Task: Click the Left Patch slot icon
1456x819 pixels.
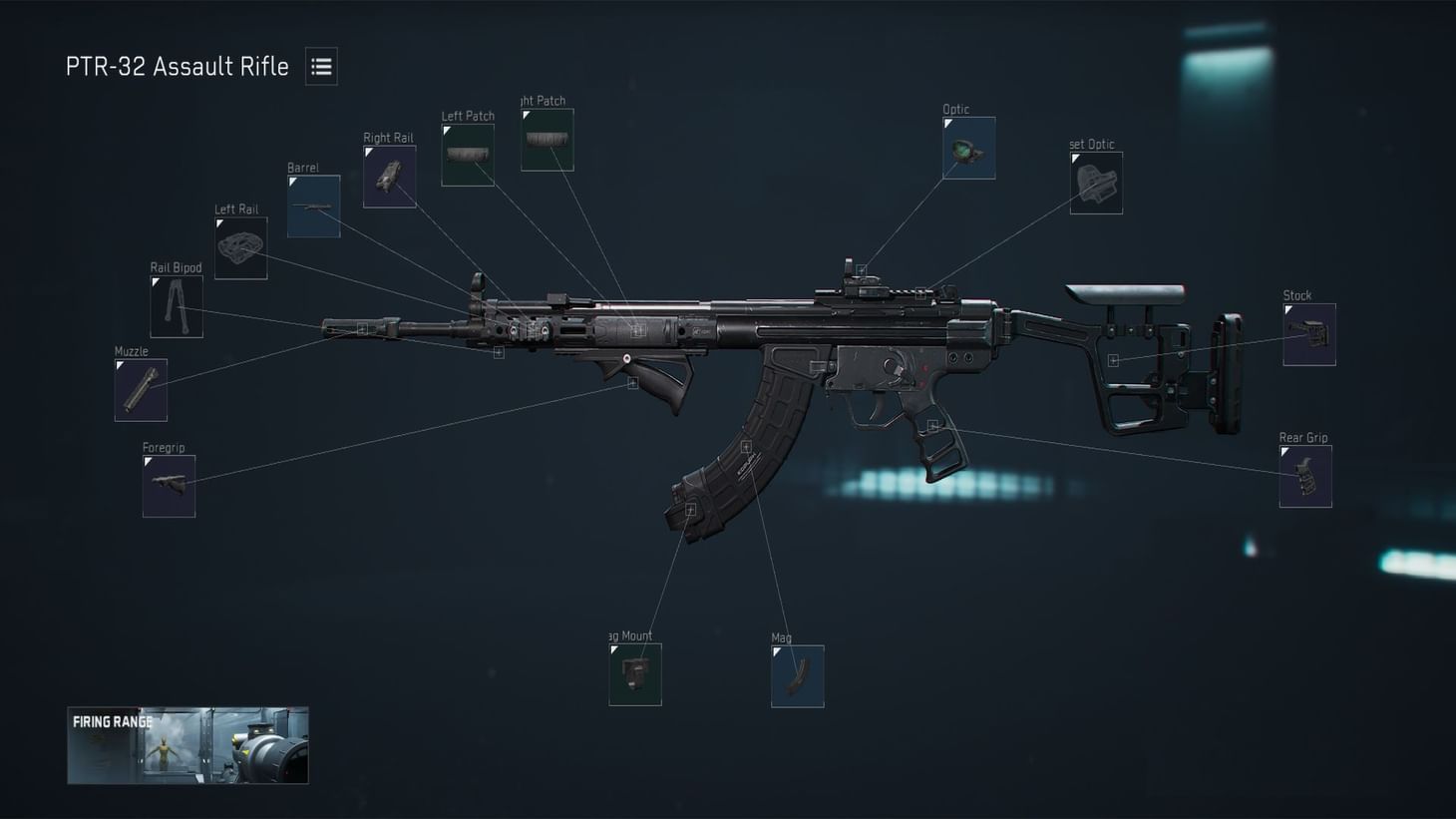Action: (467, 154)
